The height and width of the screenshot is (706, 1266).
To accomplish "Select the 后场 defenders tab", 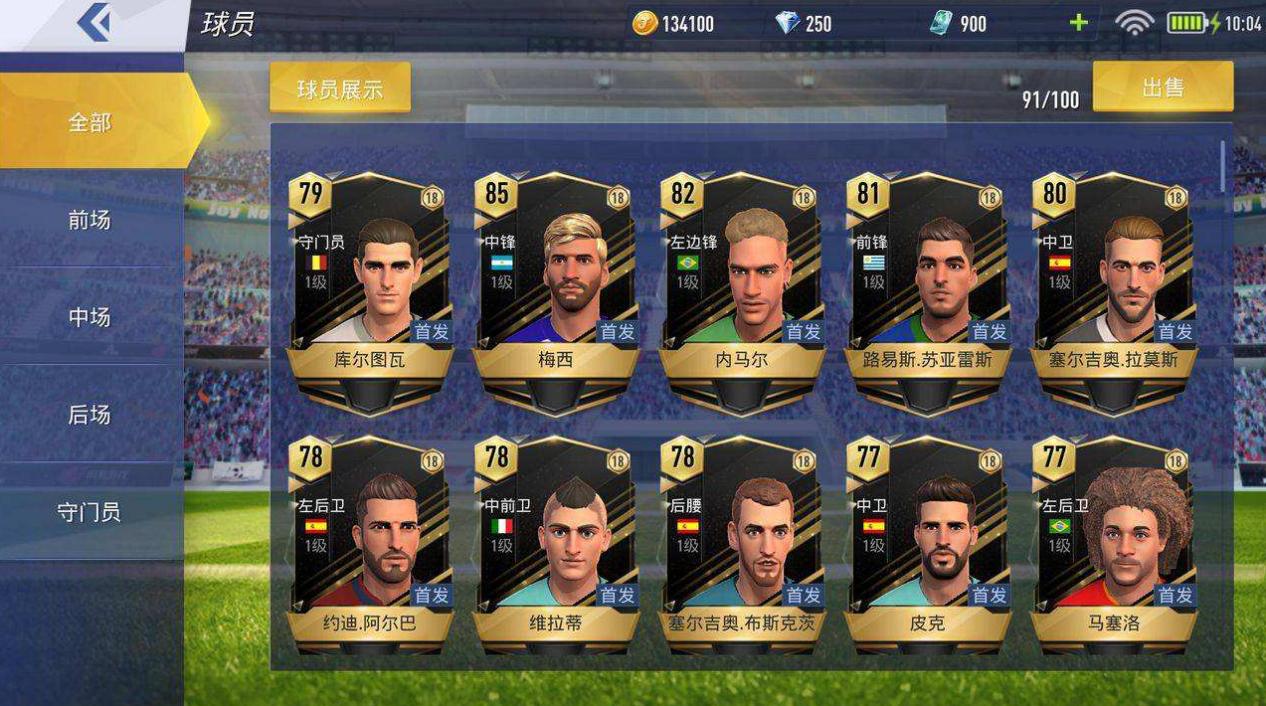I will pyautogui.click(x=90, y=415).
